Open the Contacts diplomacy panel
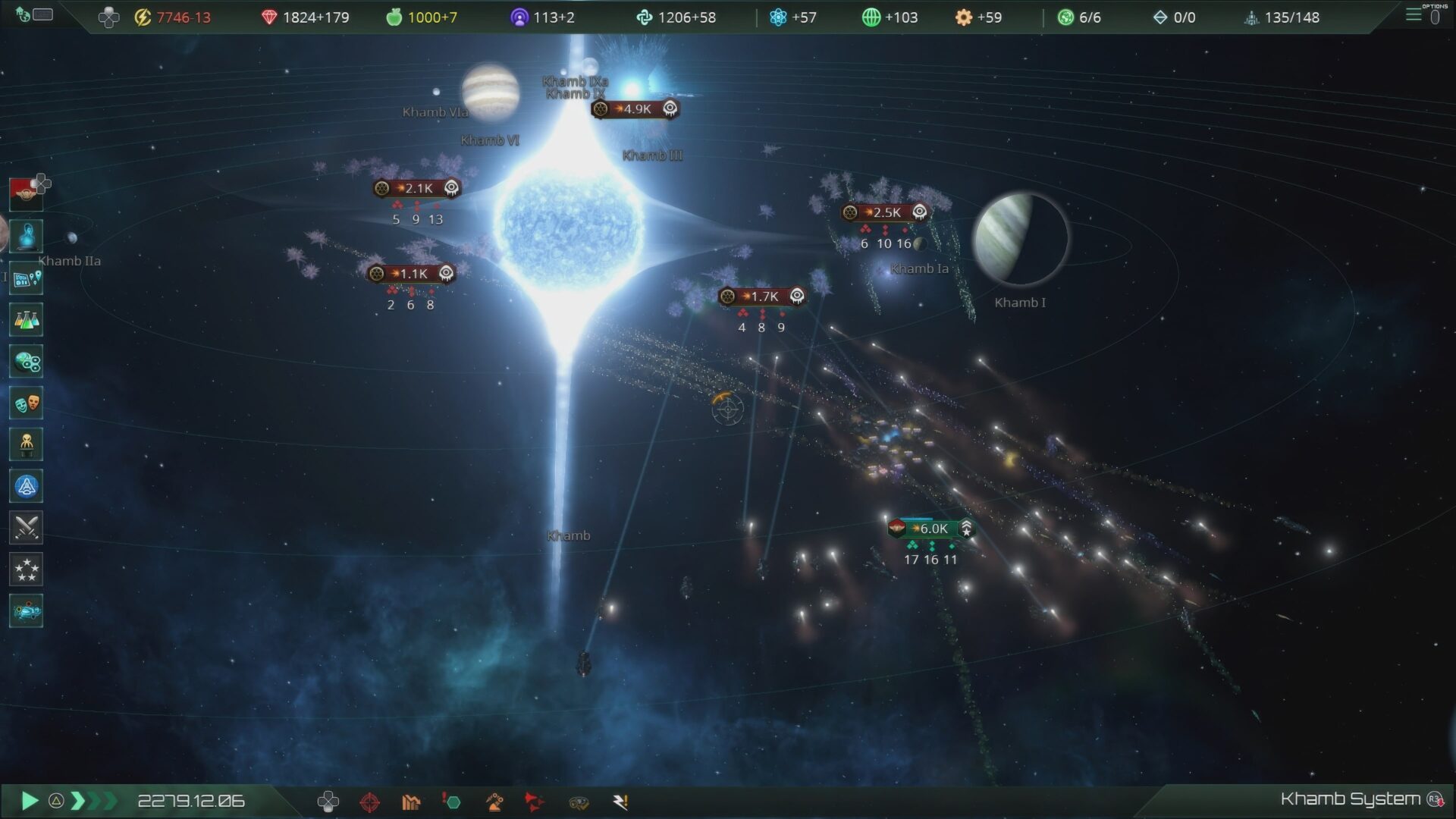Screen dimensions: 1456x819 coord(27,235)
